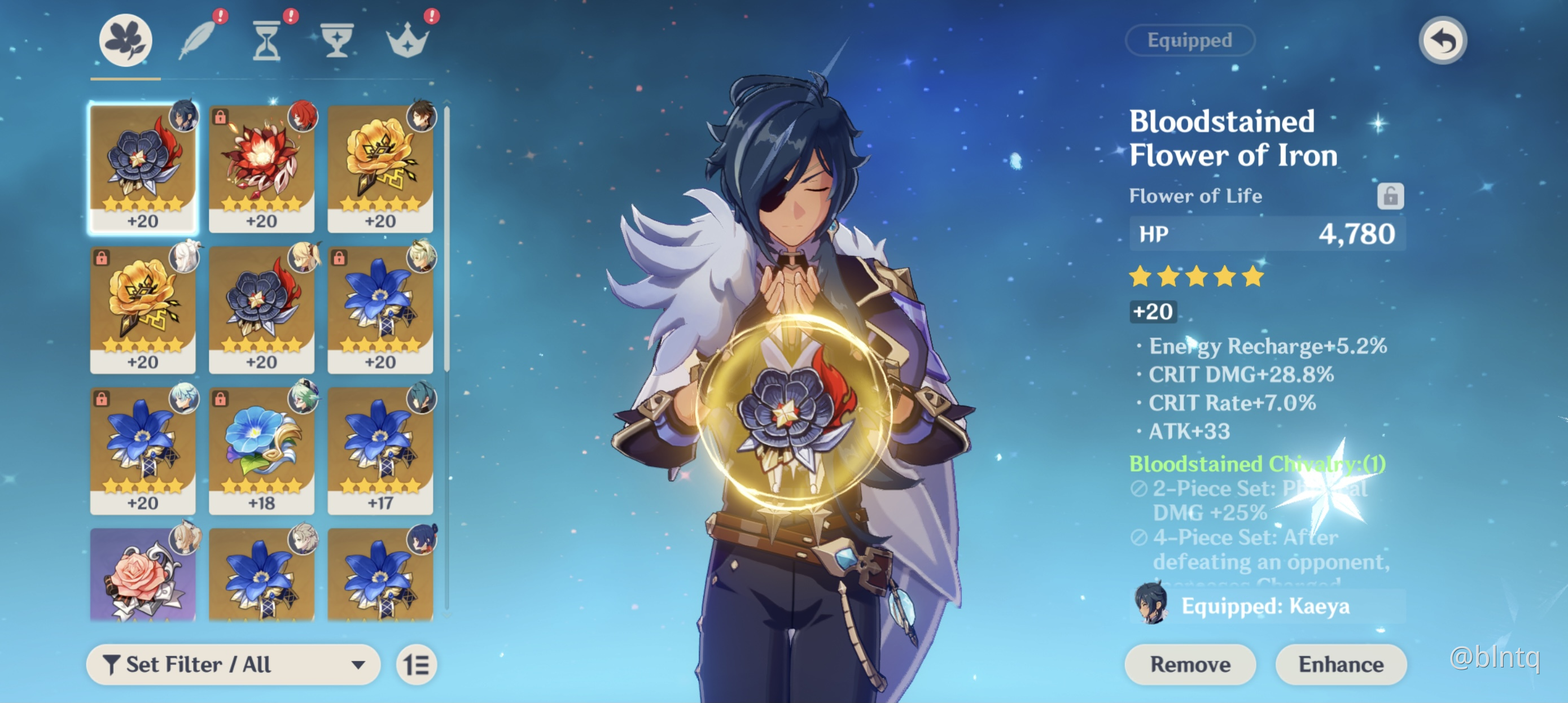Click the back arrow at top right
1568x703 pixels.
click(1443, 39)
